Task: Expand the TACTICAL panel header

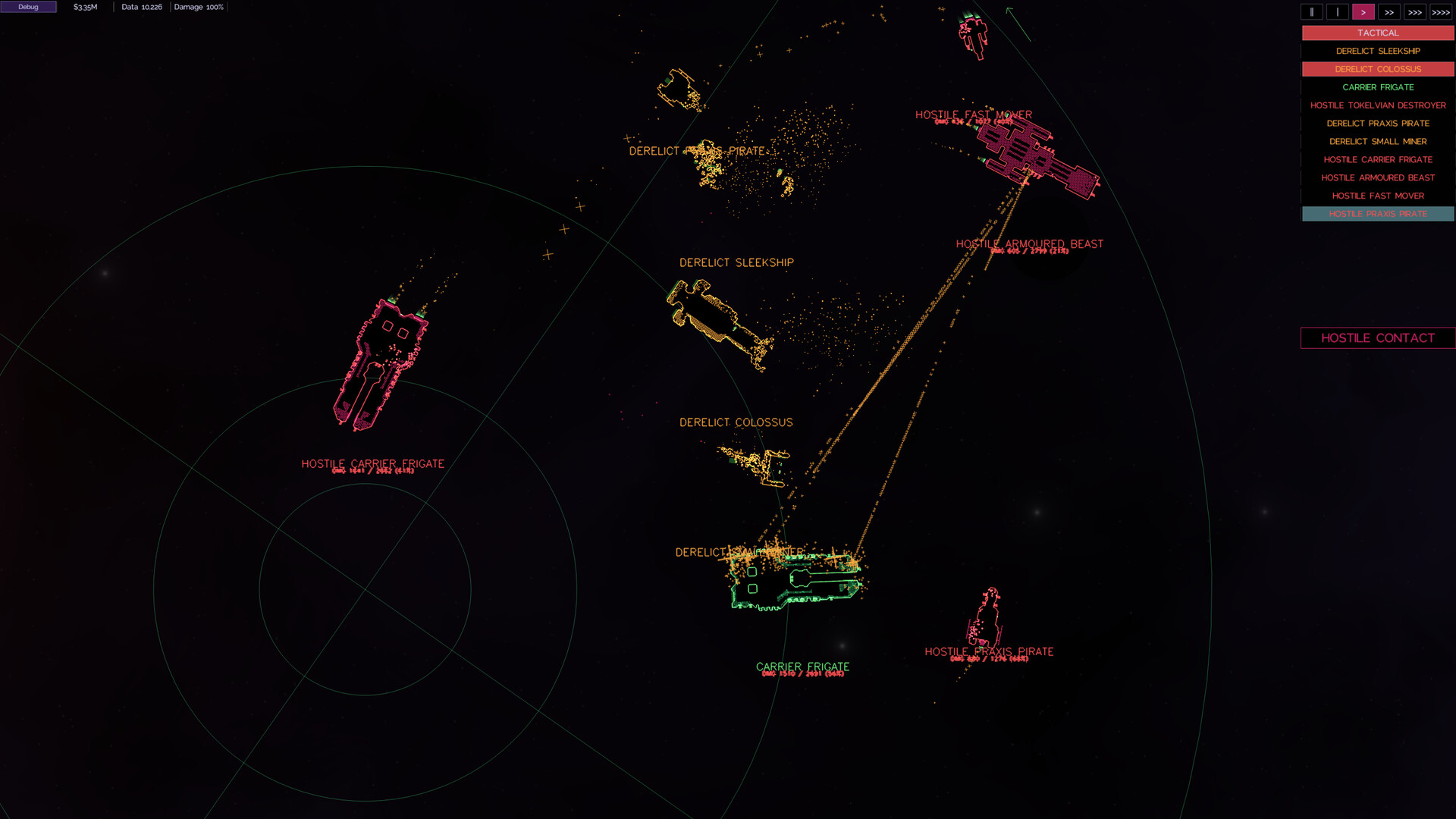Action: 1377,33
